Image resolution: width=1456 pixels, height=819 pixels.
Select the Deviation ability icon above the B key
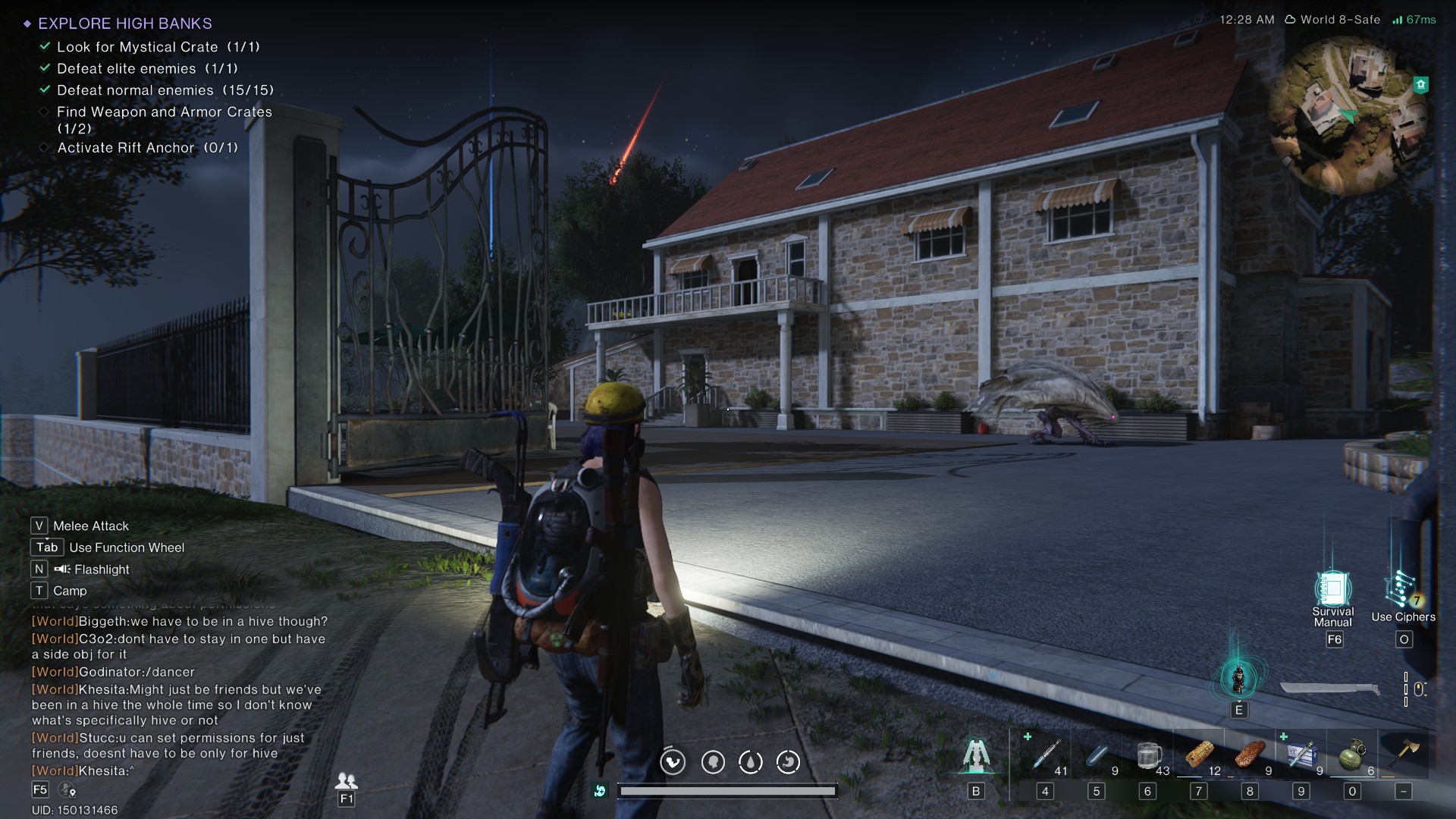click(x=978, y=755)
